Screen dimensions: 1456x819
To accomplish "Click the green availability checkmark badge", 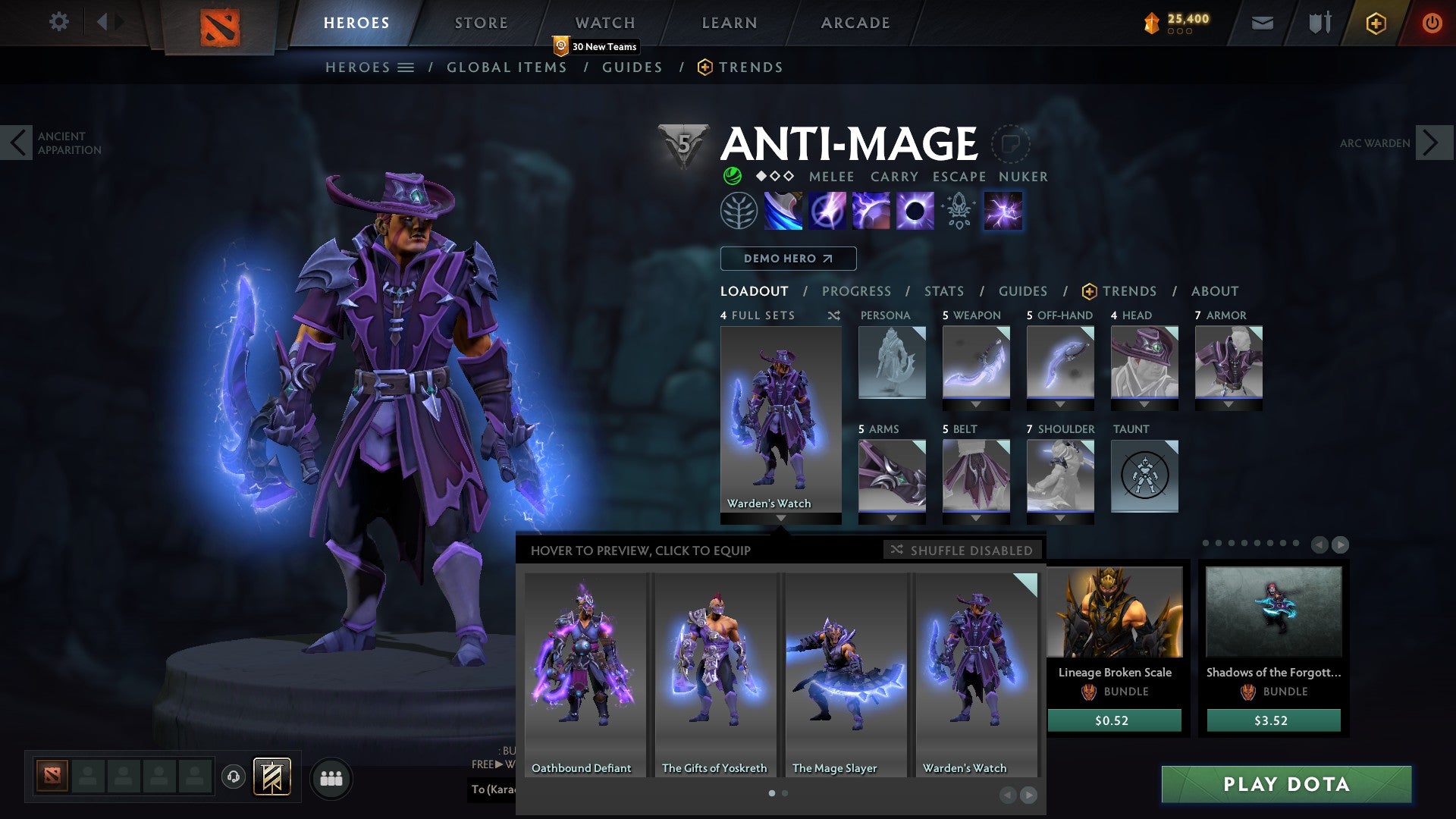I will pyautogui.click(x=731, y=176).
